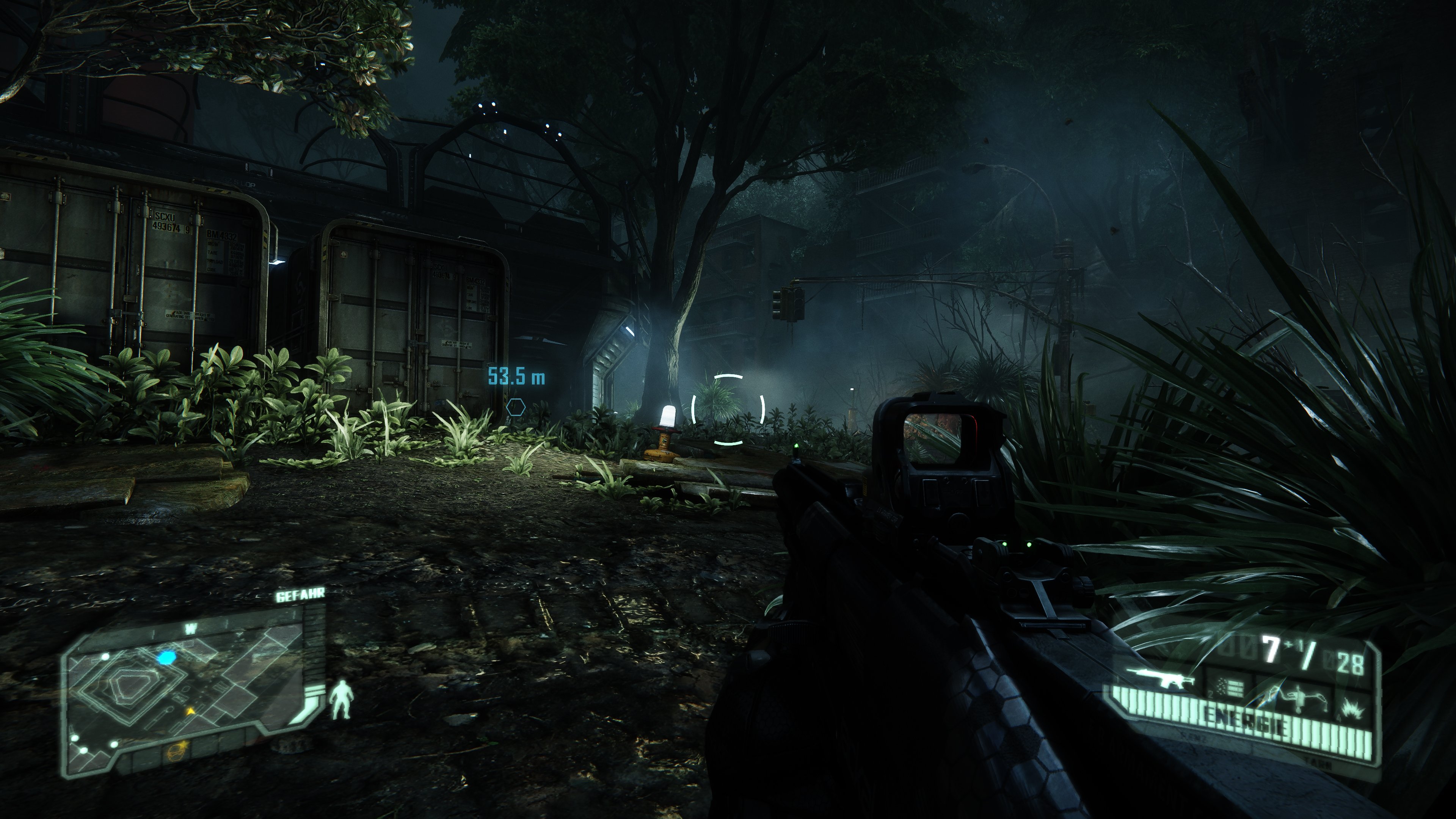This screenshot has width=1456, height=819.
Task: Click the yellow triangle marker on the minimap
Action: pyautogui.click(x=190, y=712)
